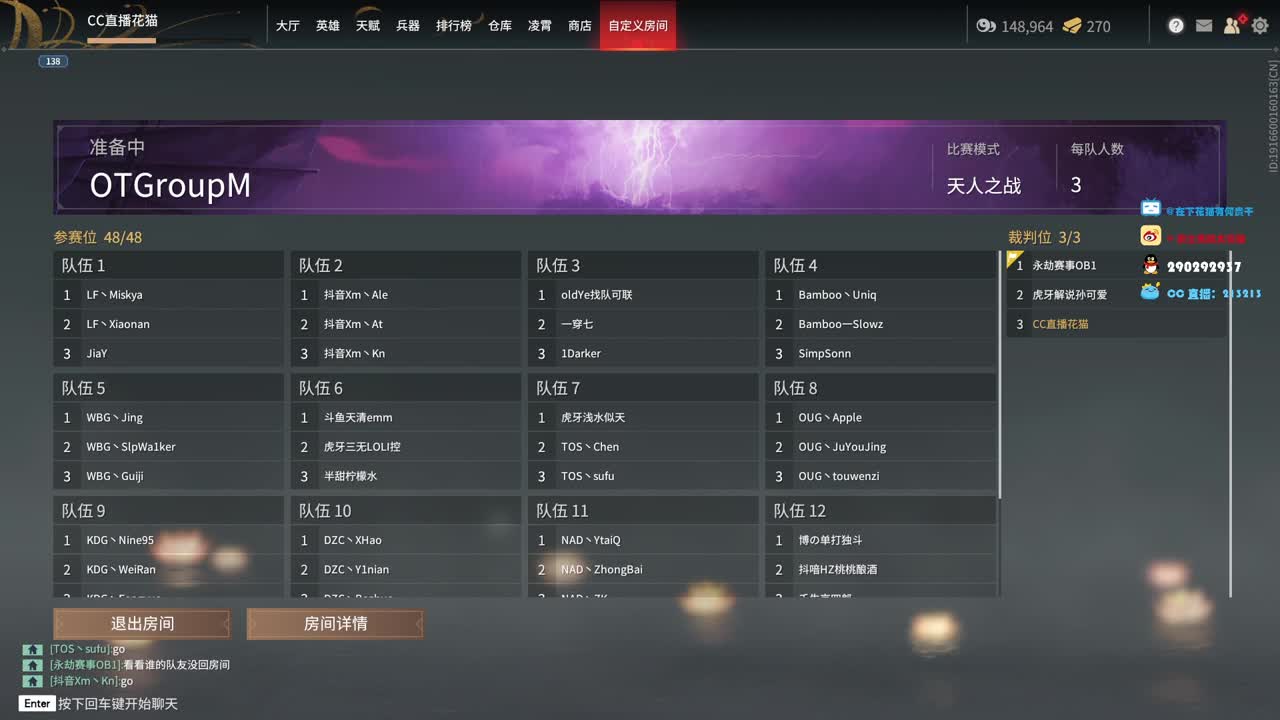This screenshot has height=720, width=1280.
Task: Open the friends list icon with red notification
Action: 1232,26
